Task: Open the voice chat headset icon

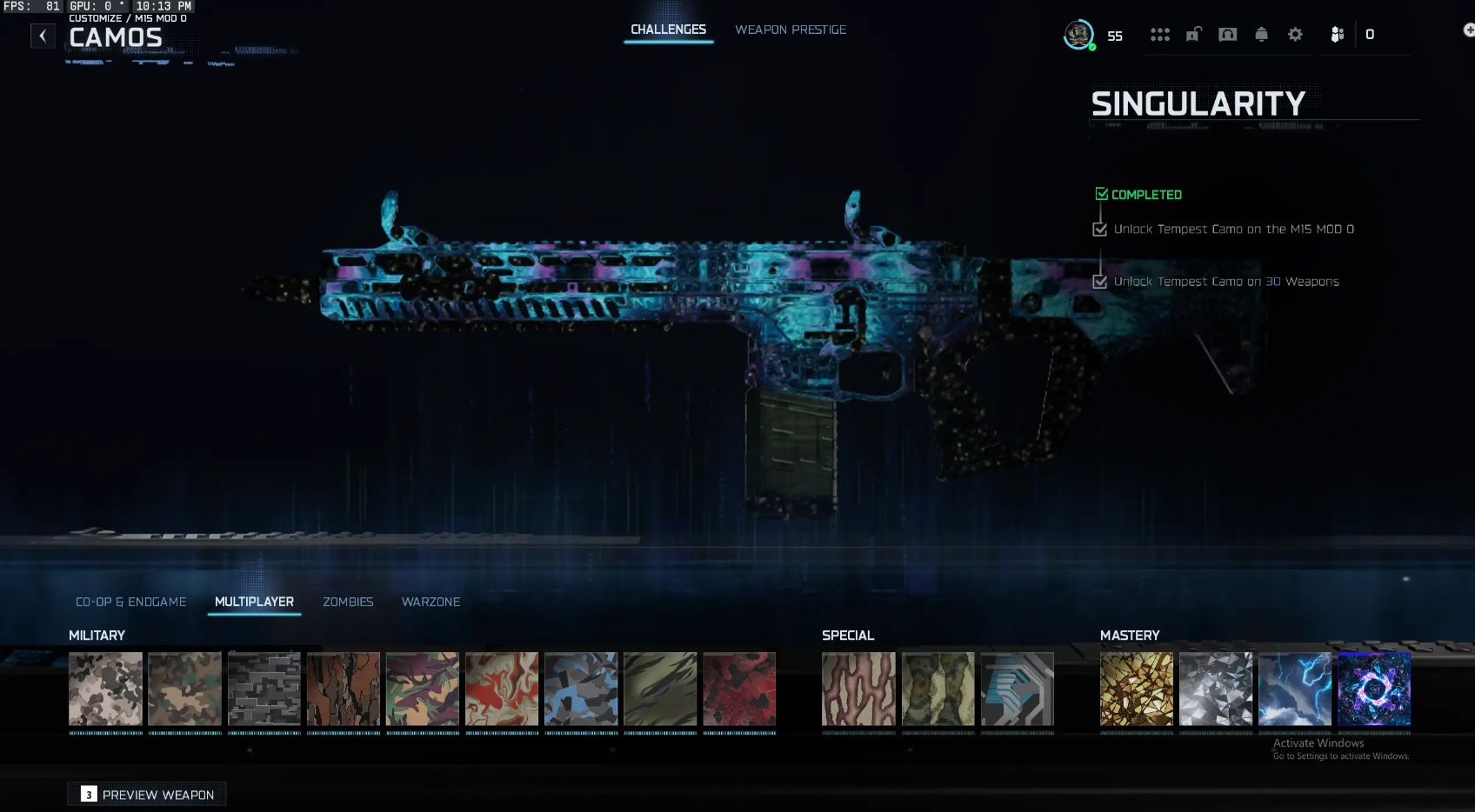Action: [x=1227, y=35]
